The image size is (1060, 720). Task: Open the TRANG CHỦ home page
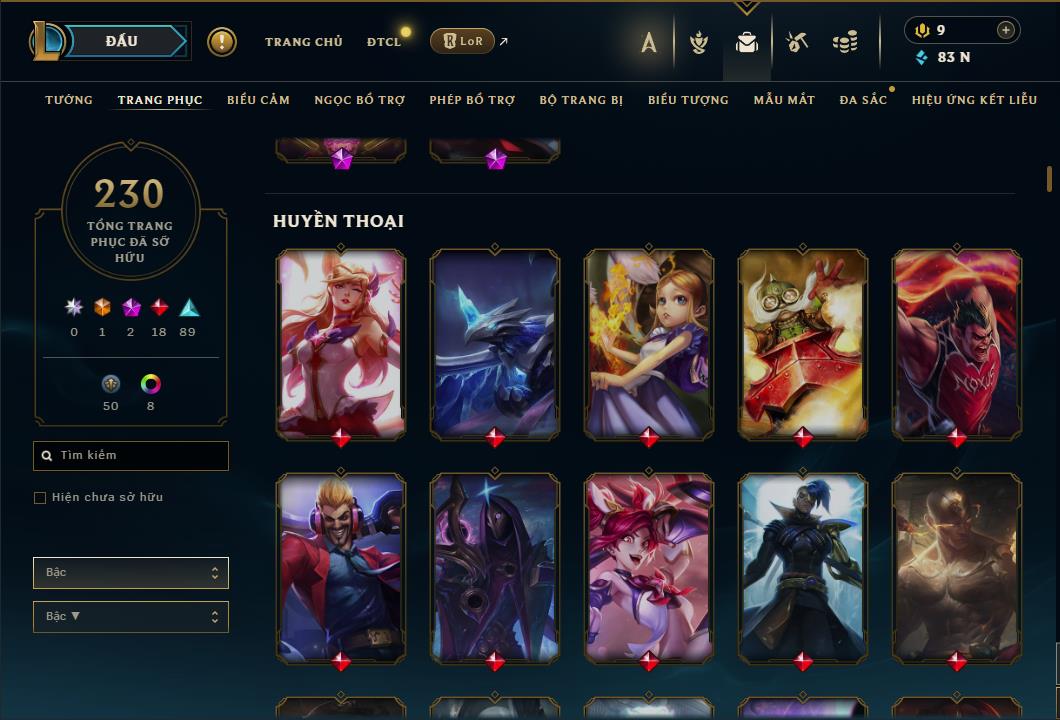303,42
